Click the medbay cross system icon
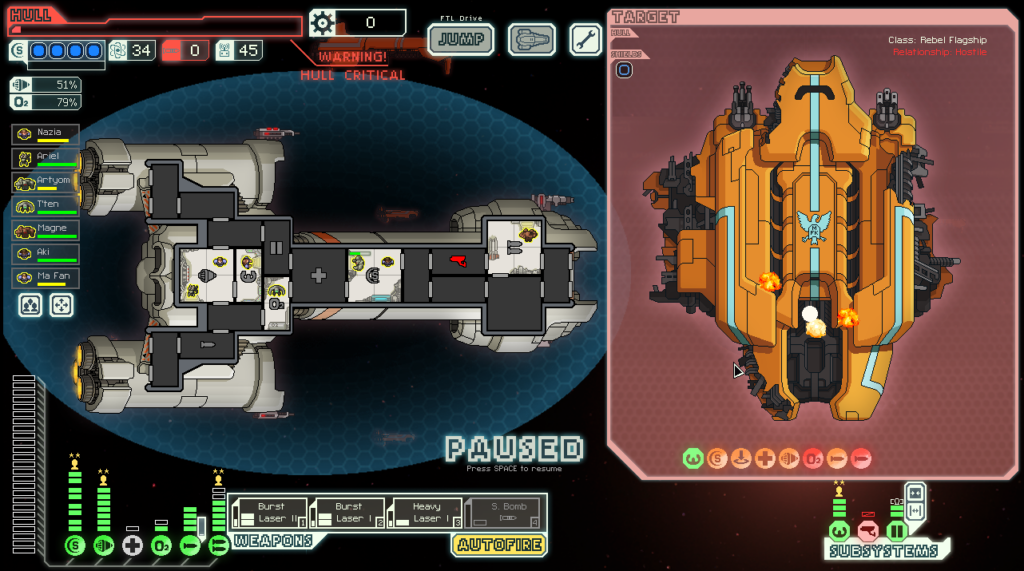 [132, 545]
